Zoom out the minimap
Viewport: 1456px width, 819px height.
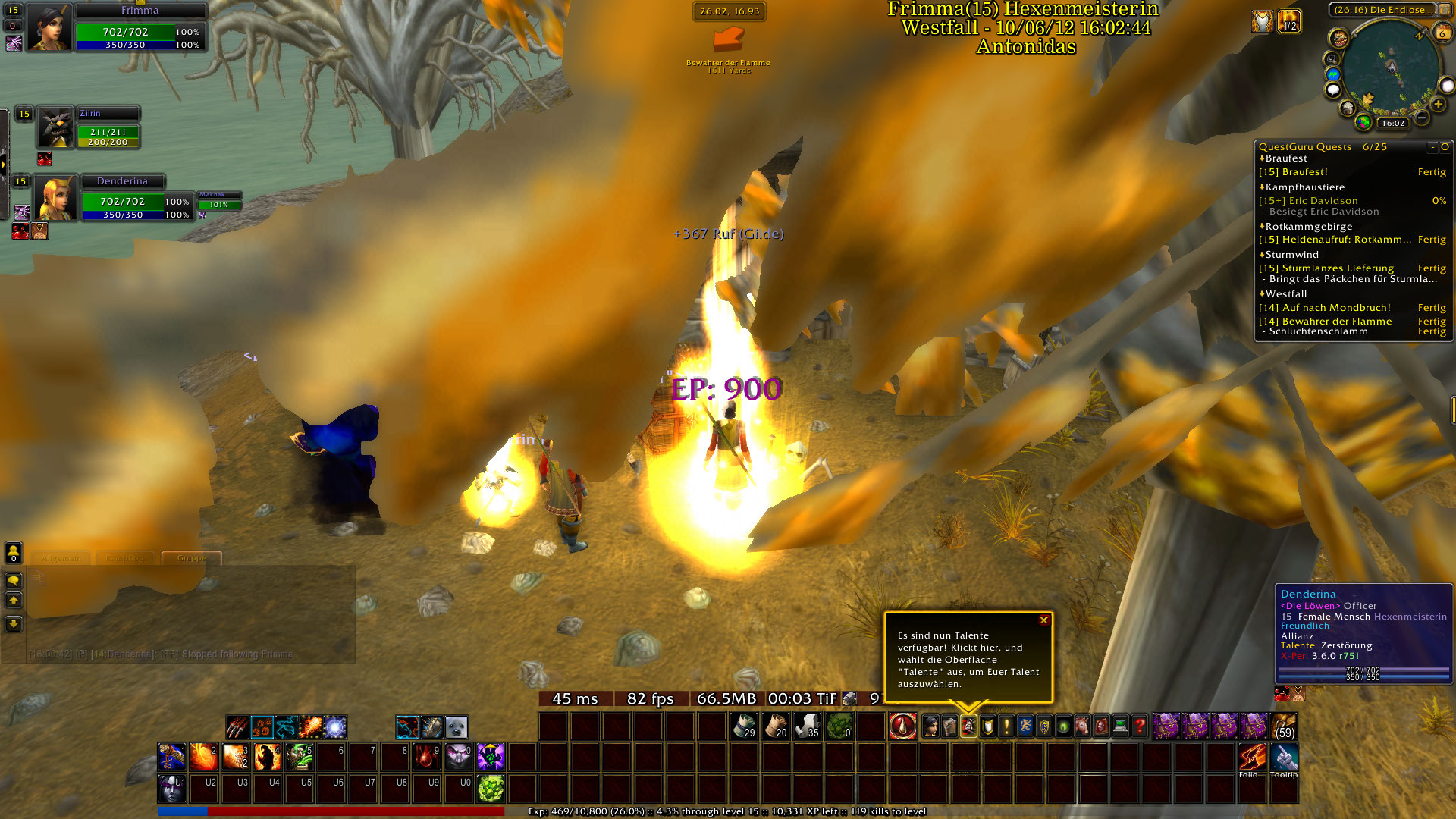pos(1422,118)
